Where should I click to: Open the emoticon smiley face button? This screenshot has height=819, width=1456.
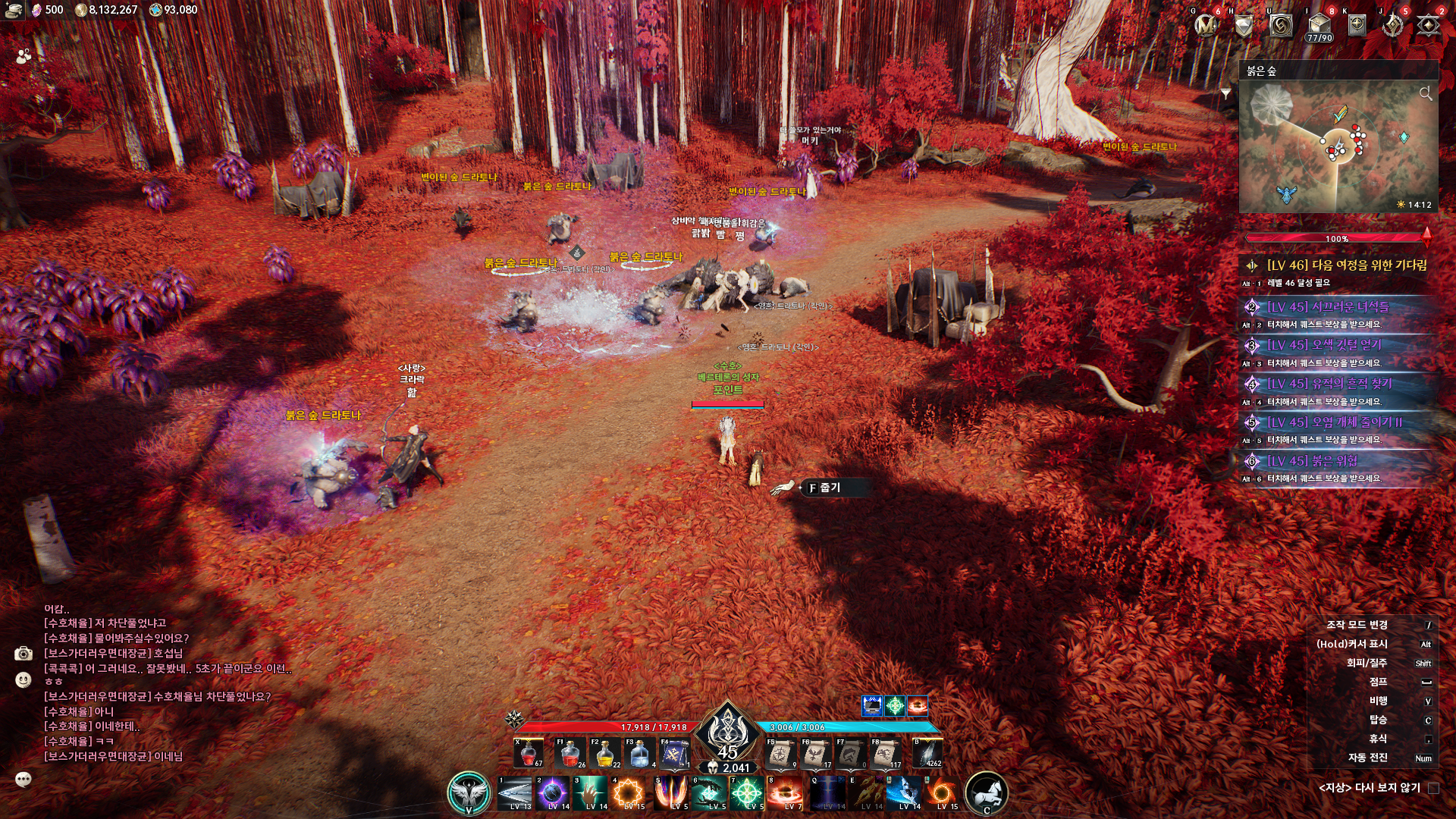(x=24, y=680)
